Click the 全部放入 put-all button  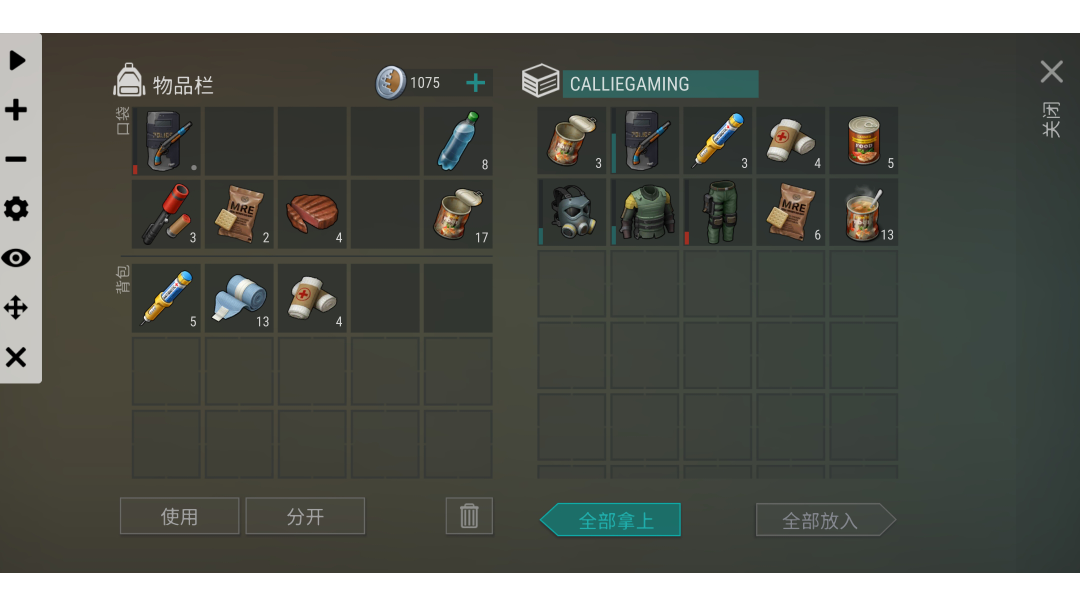click(820, 520)
